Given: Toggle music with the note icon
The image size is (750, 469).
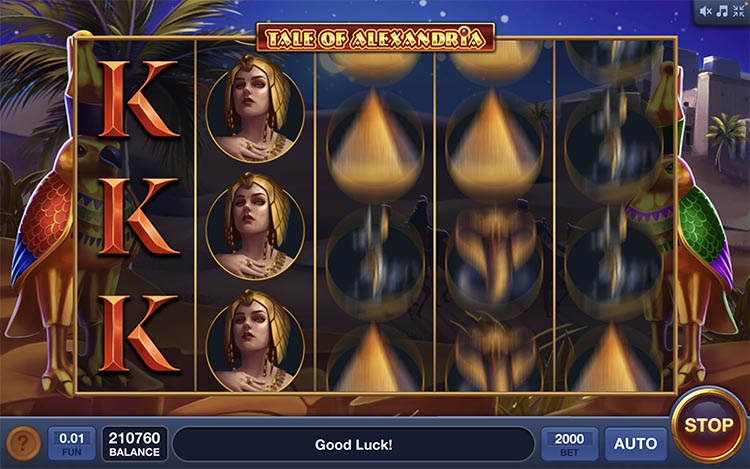Looking at the screenshot, I should [x=722, y=11].
